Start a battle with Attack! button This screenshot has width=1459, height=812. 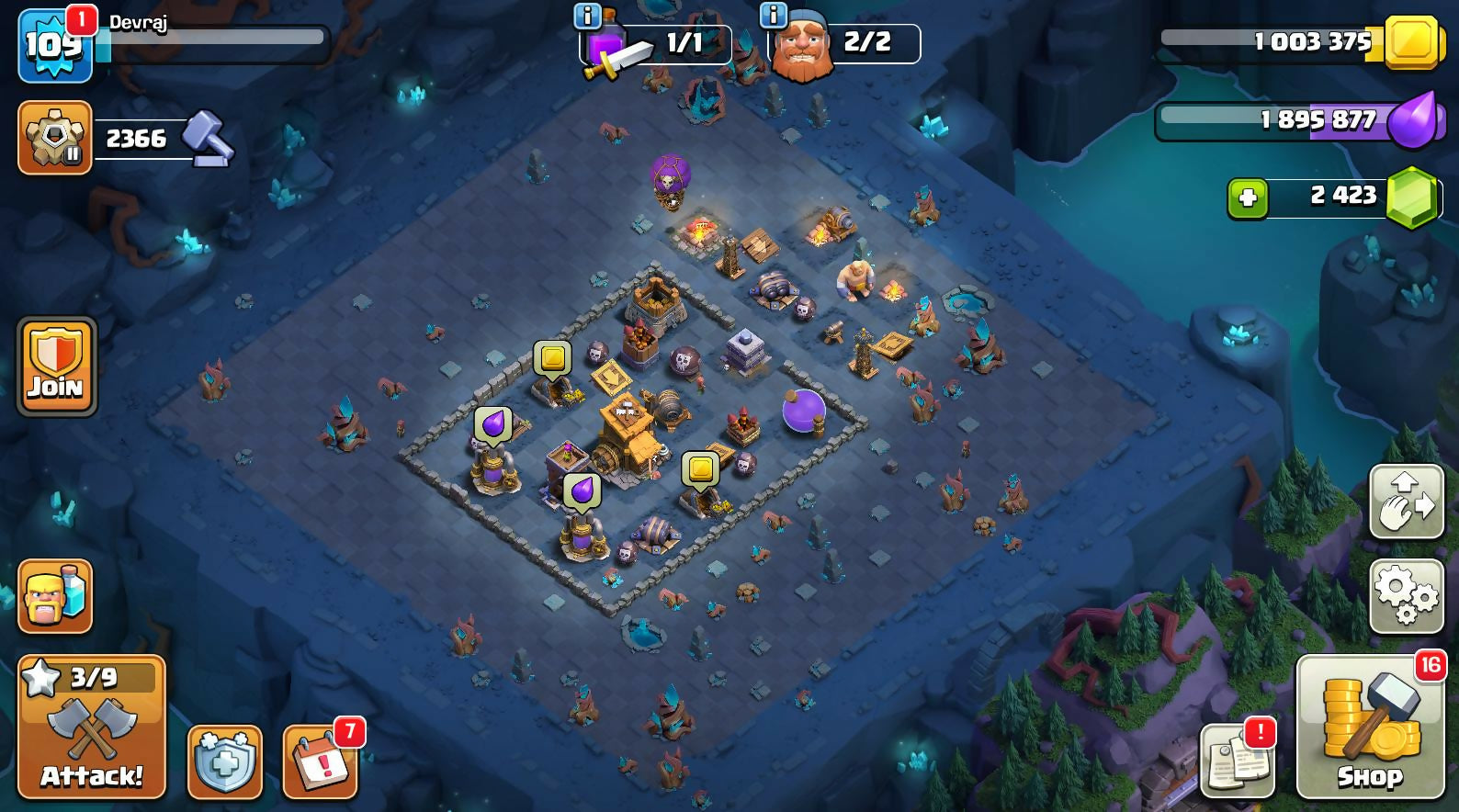click(x=92, y=727)
